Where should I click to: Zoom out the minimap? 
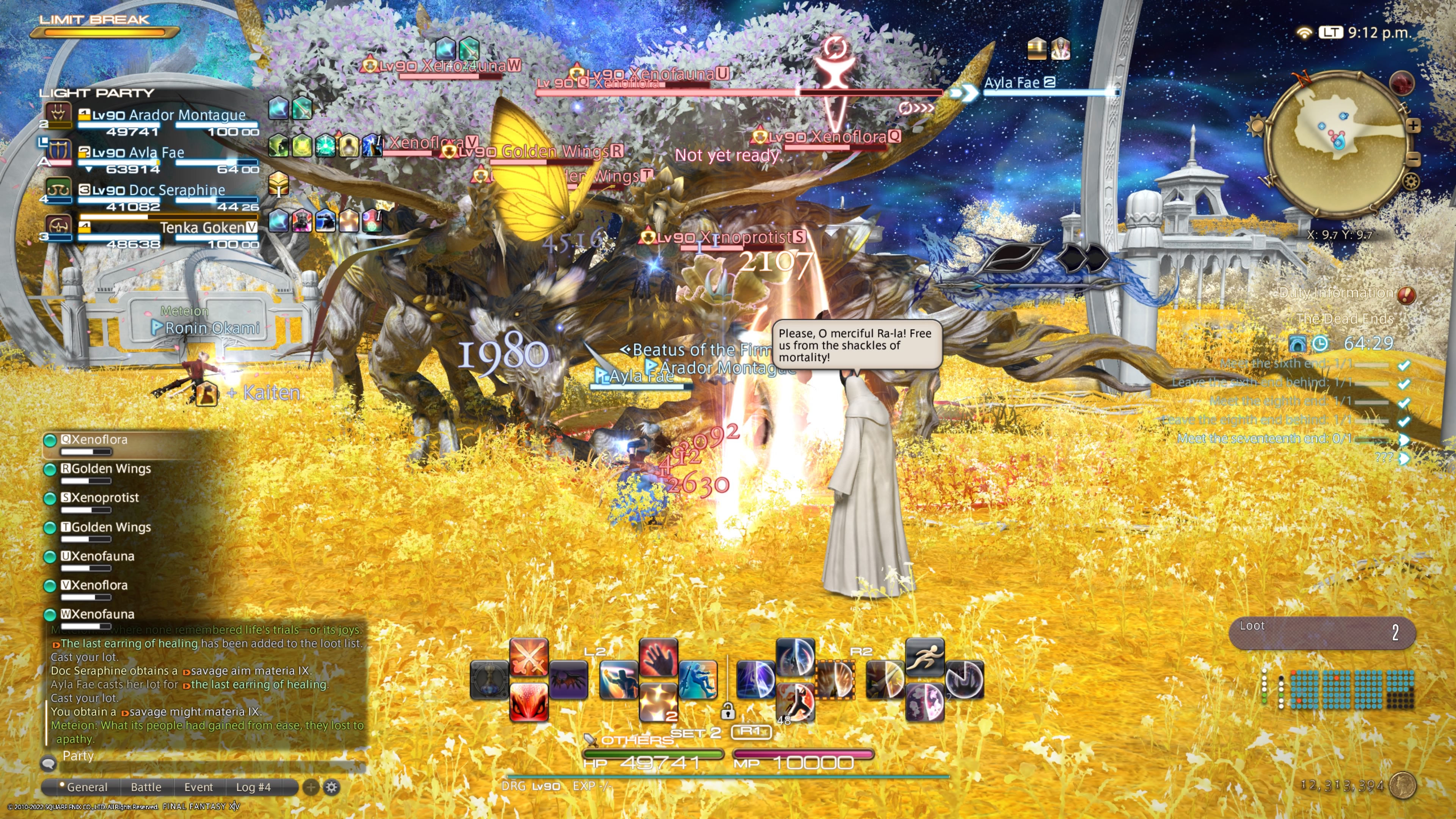point(1413,159)
